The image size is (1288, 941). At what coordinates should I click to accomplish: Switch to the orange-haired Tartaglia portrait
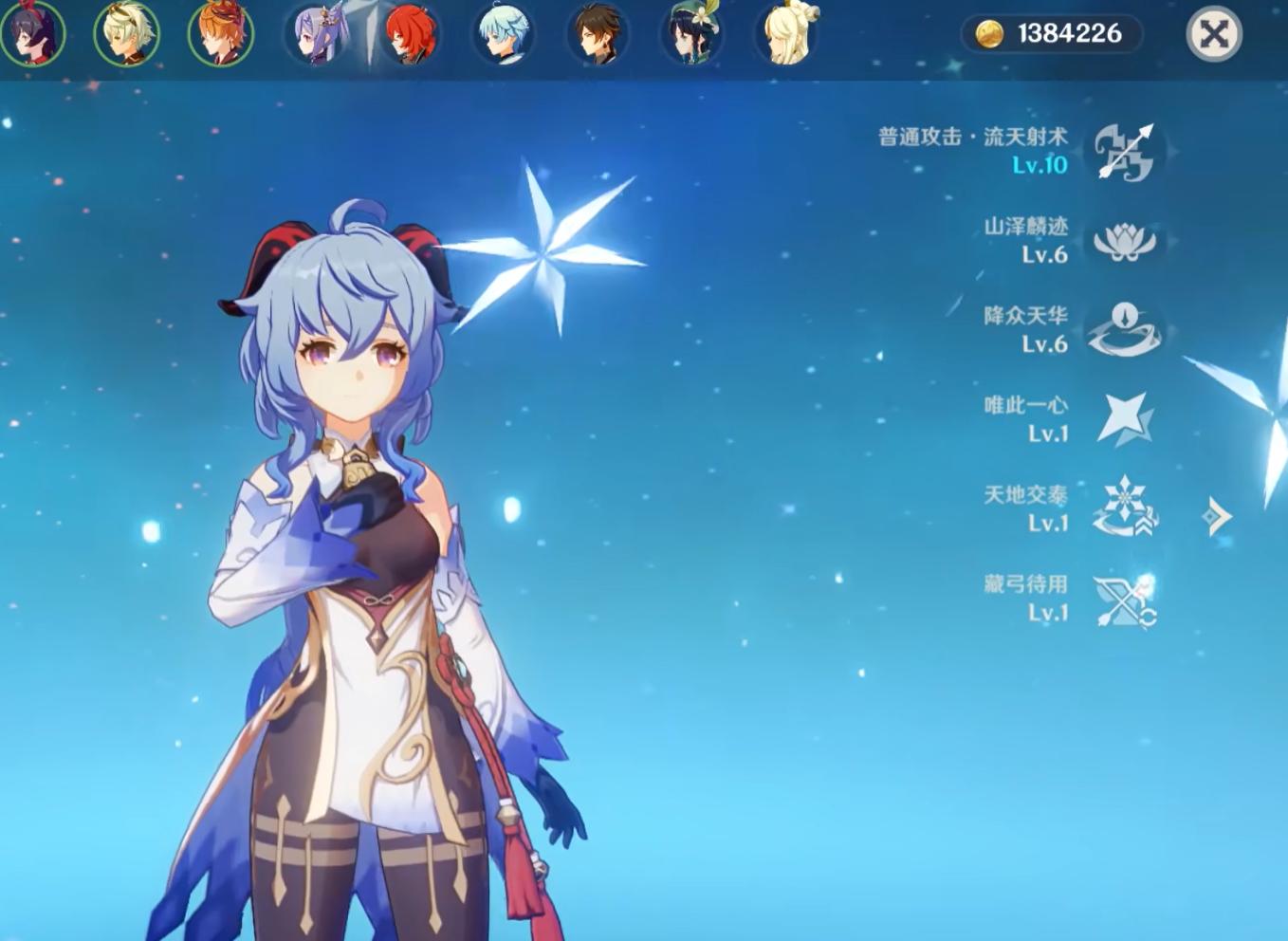pos(220,34)
